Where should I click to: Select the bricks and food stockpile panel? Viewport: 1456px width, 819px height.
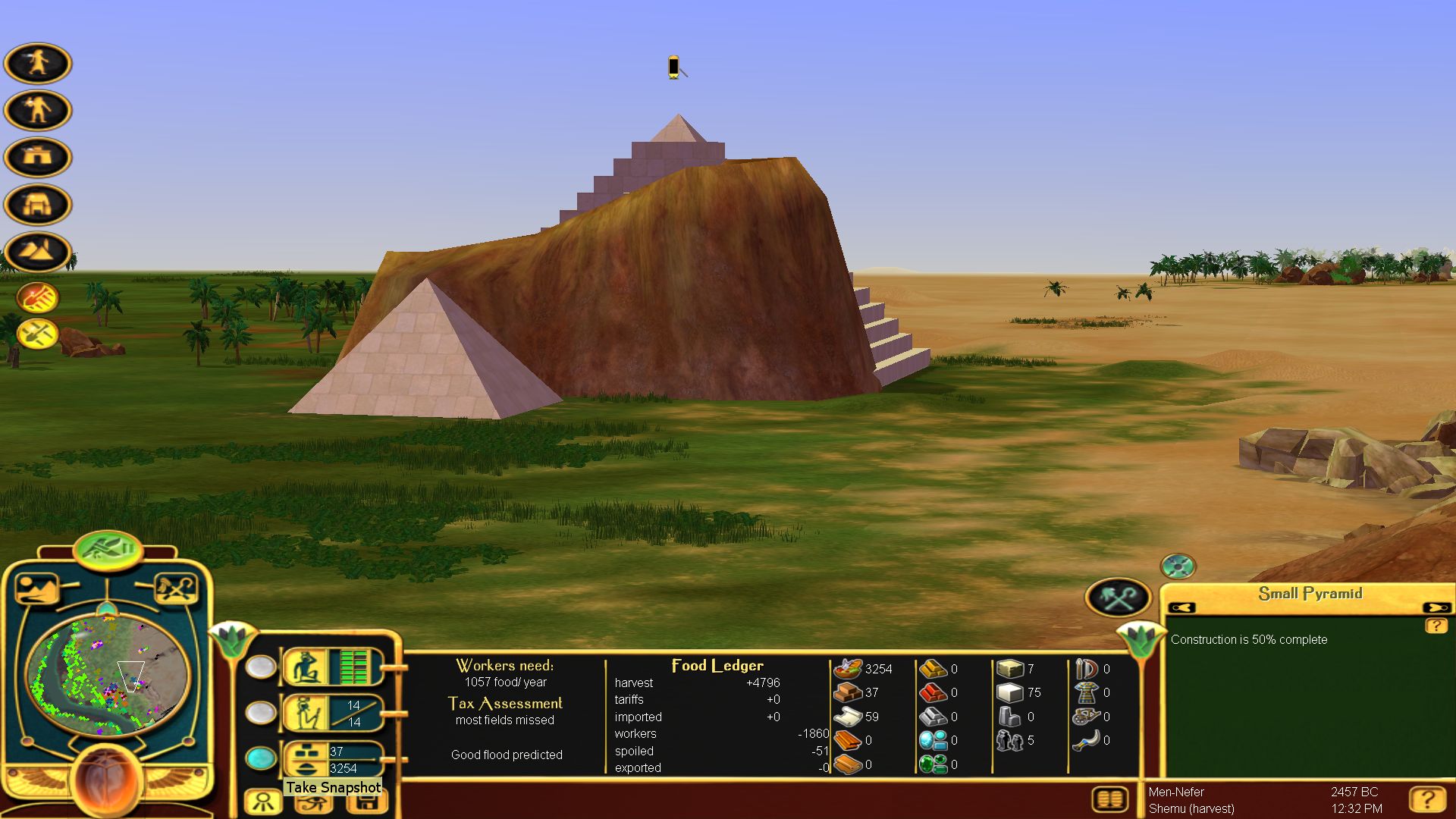tap(332, 758)
